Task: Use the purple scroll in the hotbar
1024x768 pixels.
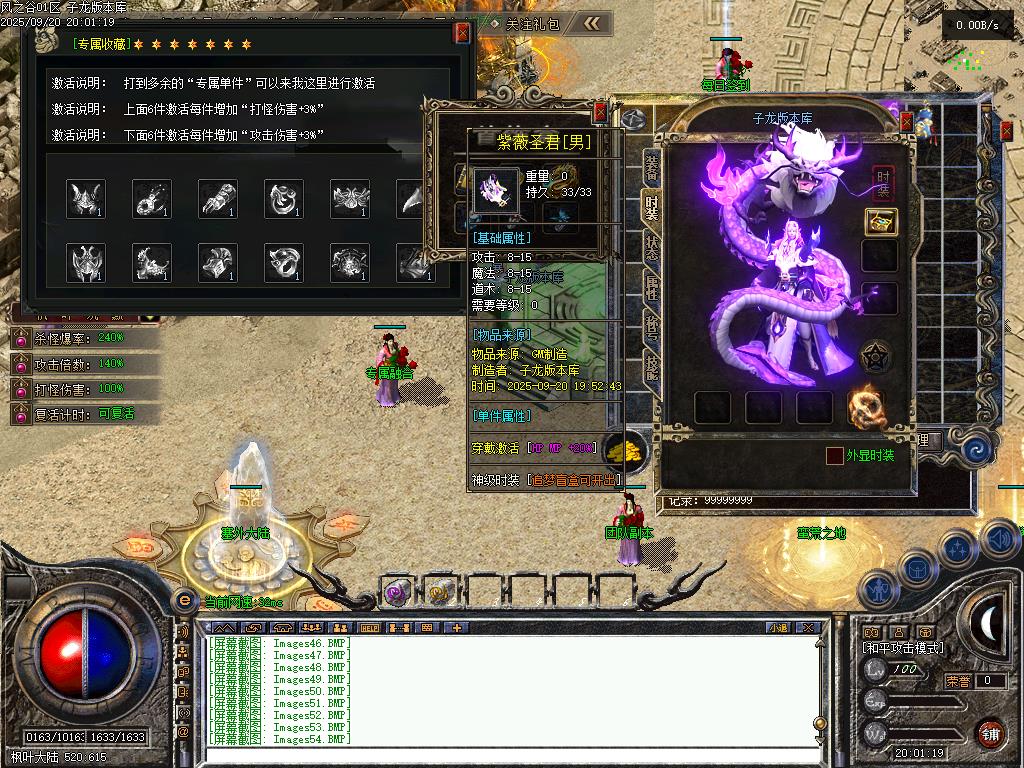Action: tap(398, 592)
